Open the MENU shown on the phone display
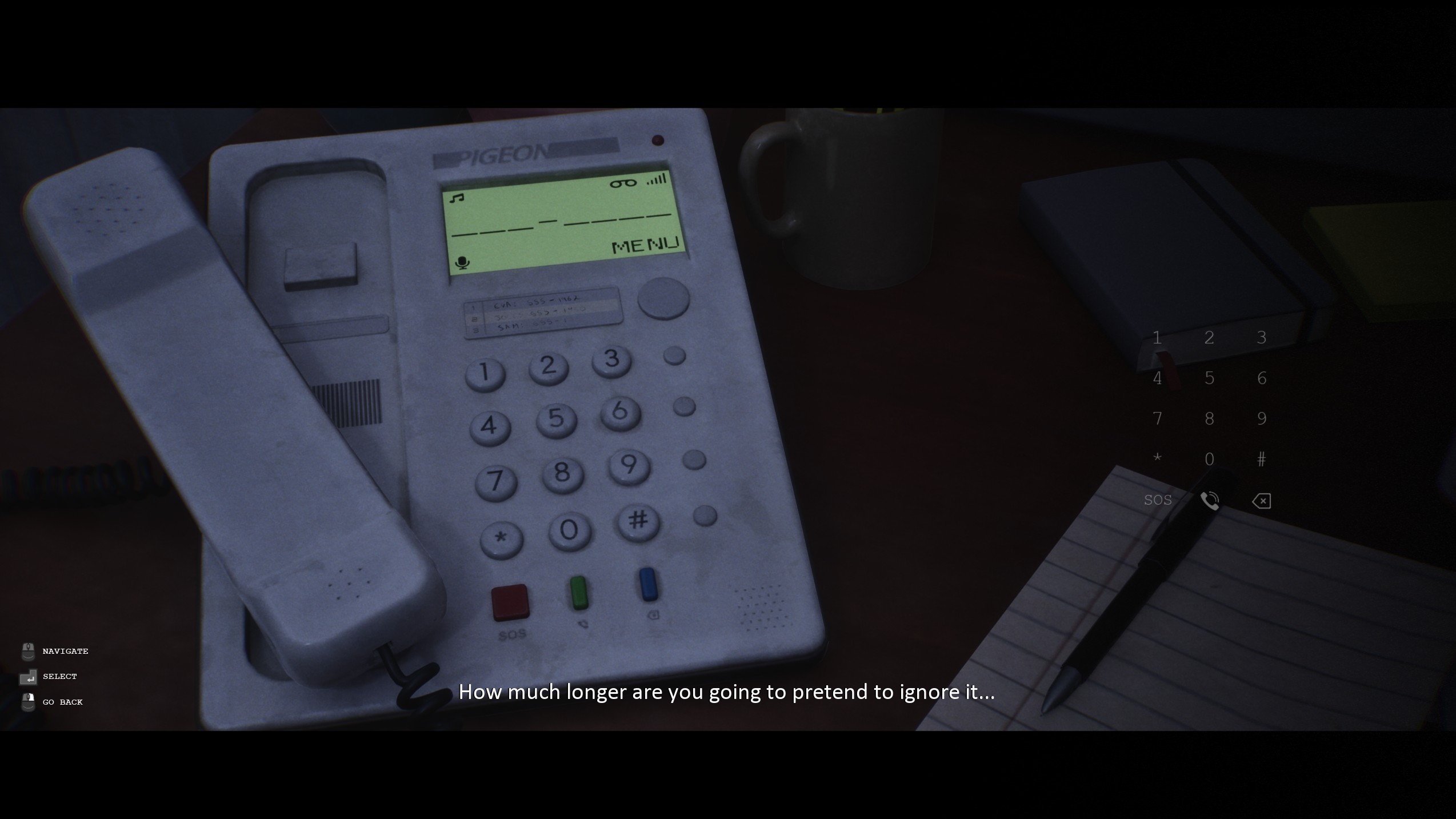 tap(644, 246)
